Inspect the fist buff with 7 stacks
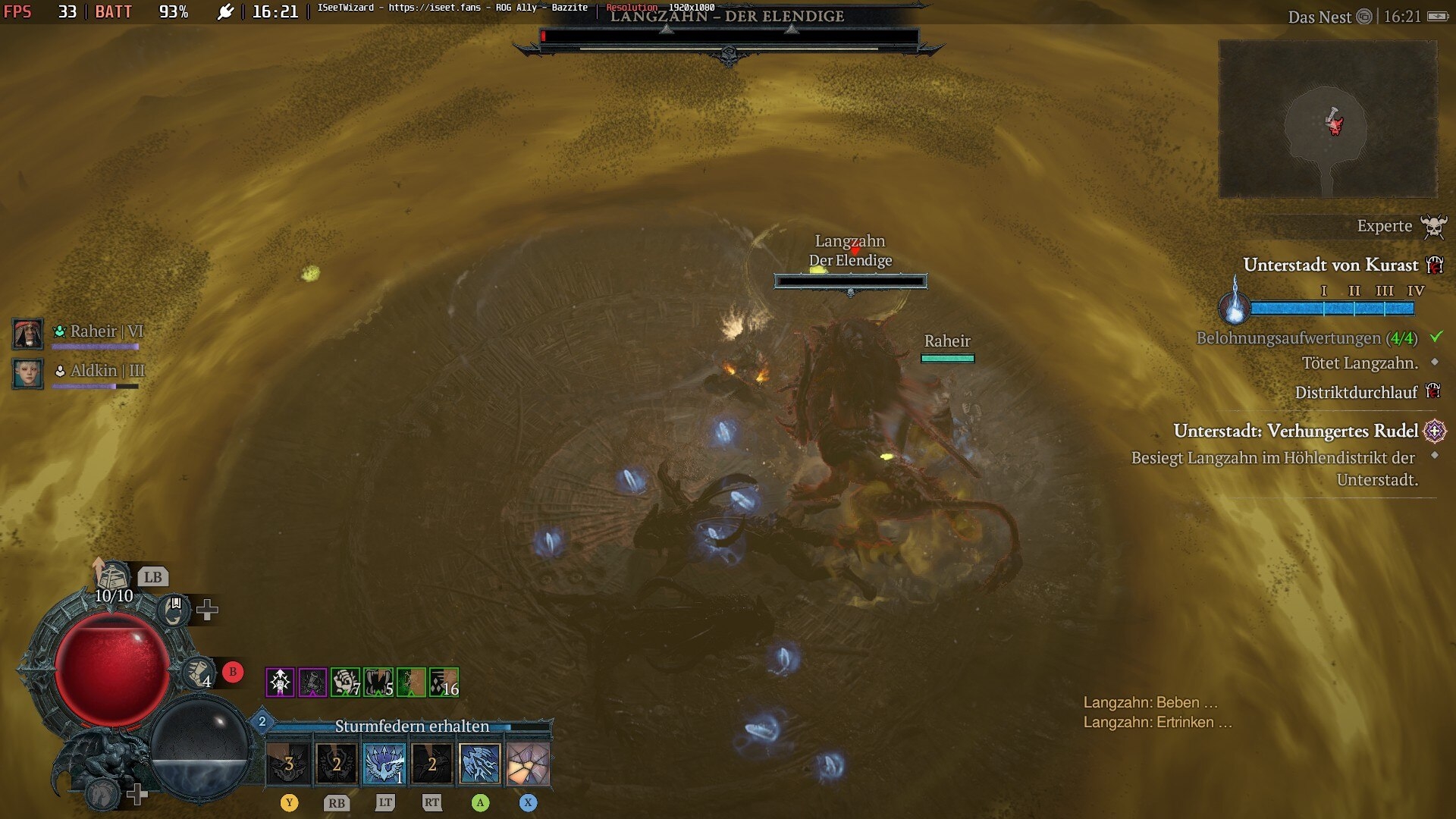Screen dimensions: 1456x819 tap(345, 682)
